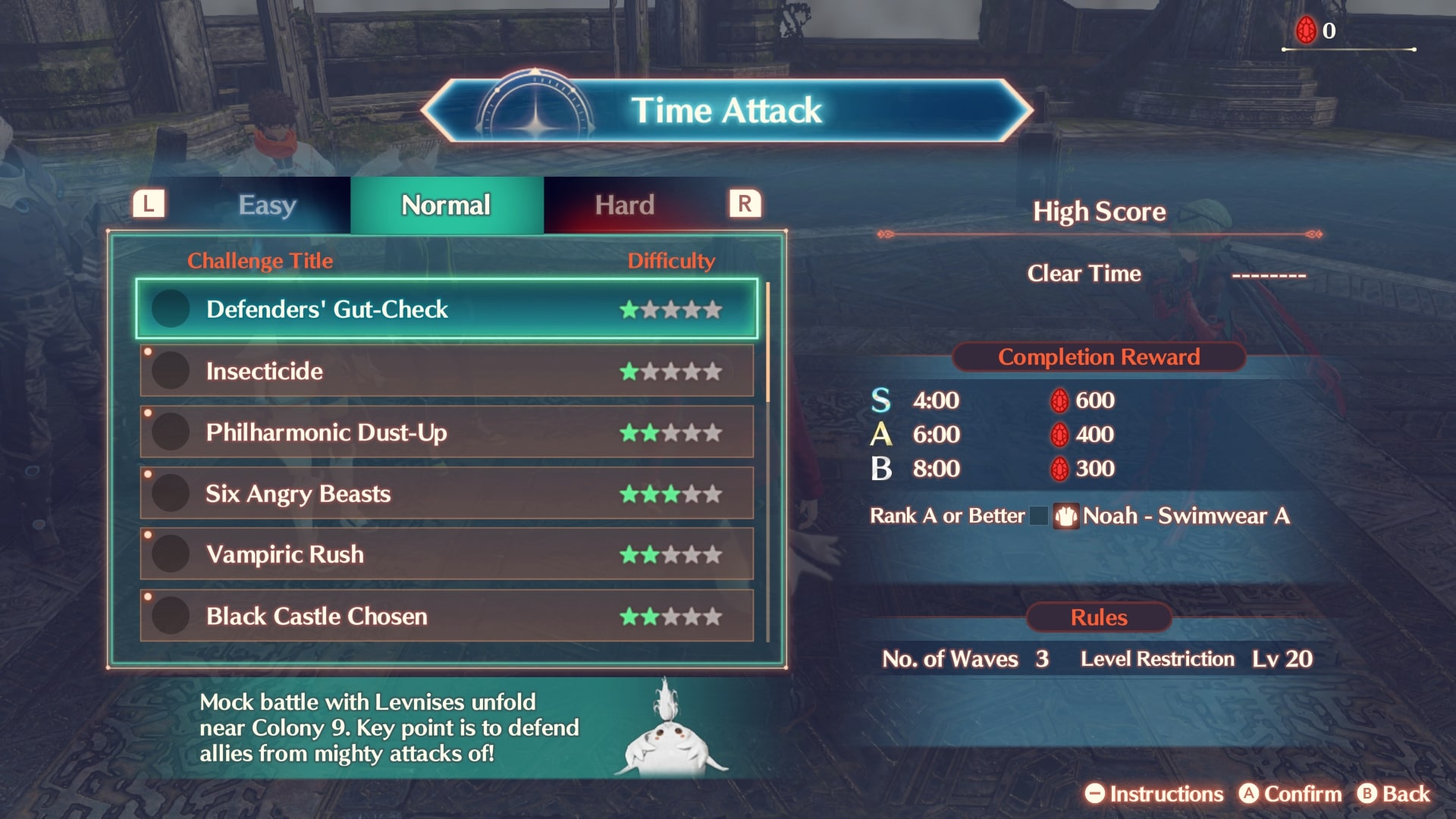This screenshot has width=1456, height=819.
Task: Choose the Defenders' Gut-Check challenge
Action: tap(446, 309)
